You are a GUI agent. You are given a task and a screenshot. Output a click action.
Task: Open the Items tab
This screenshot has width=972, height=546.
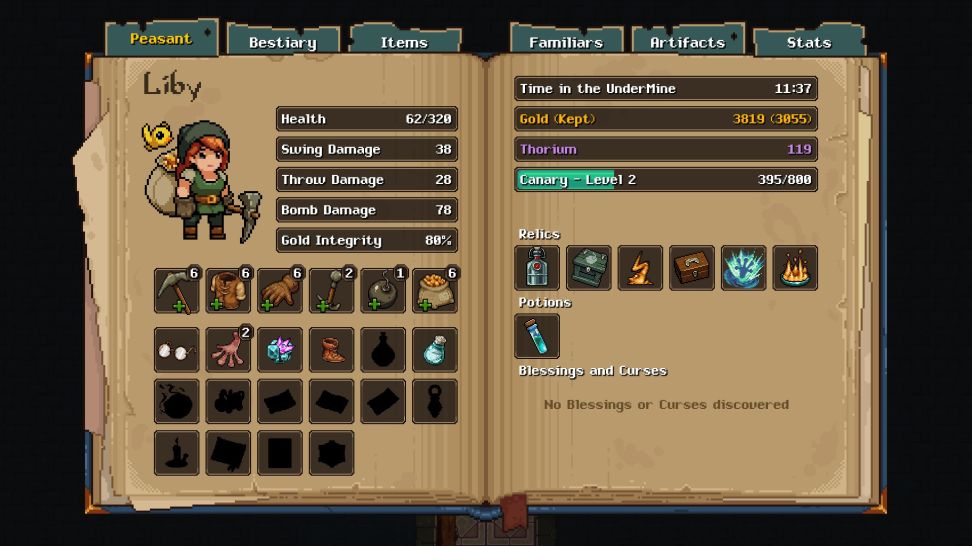[x=404, y=42]
